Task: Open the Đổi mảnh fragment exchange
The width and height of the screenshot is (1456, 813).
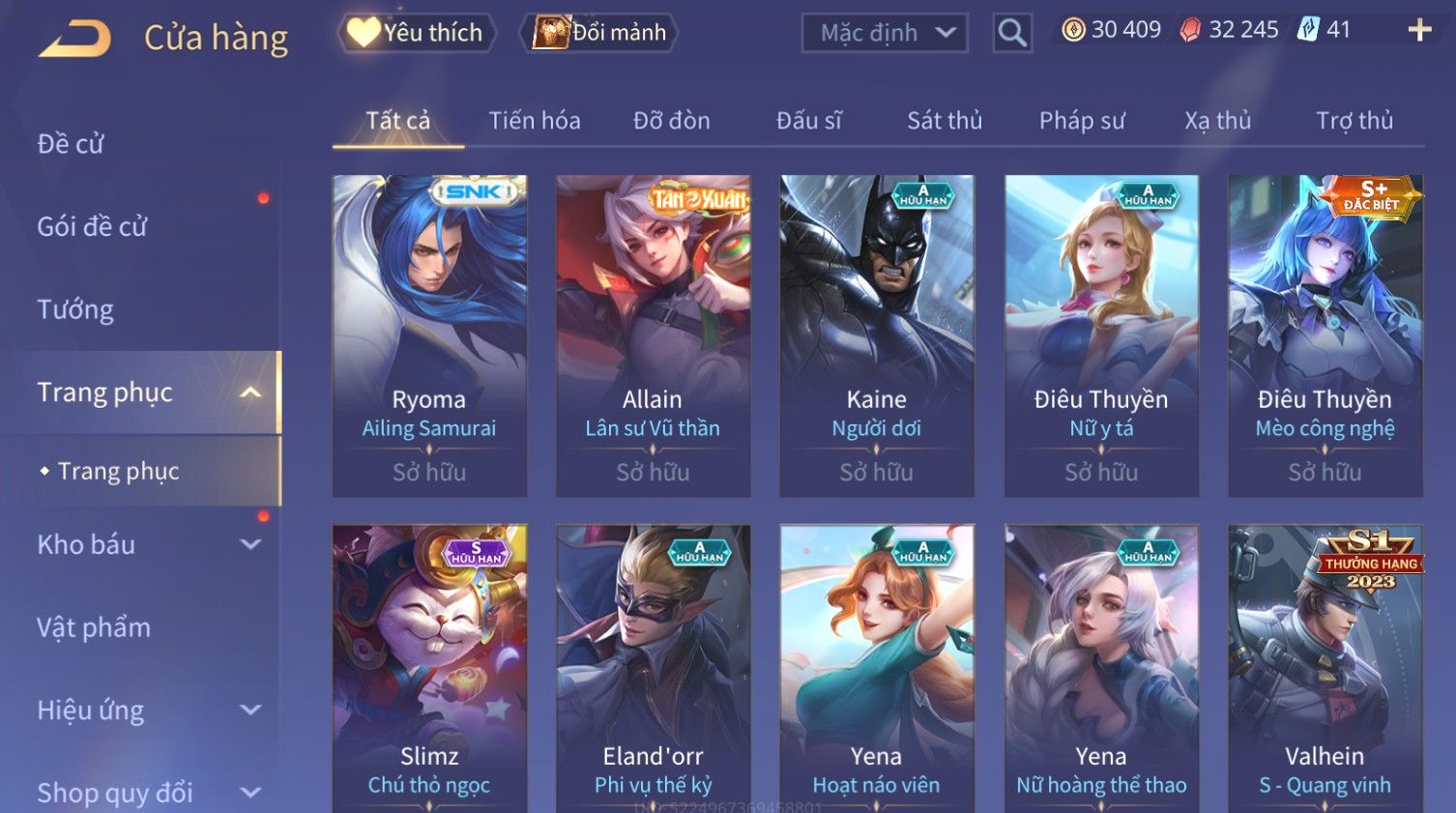Action: point(599,33)
